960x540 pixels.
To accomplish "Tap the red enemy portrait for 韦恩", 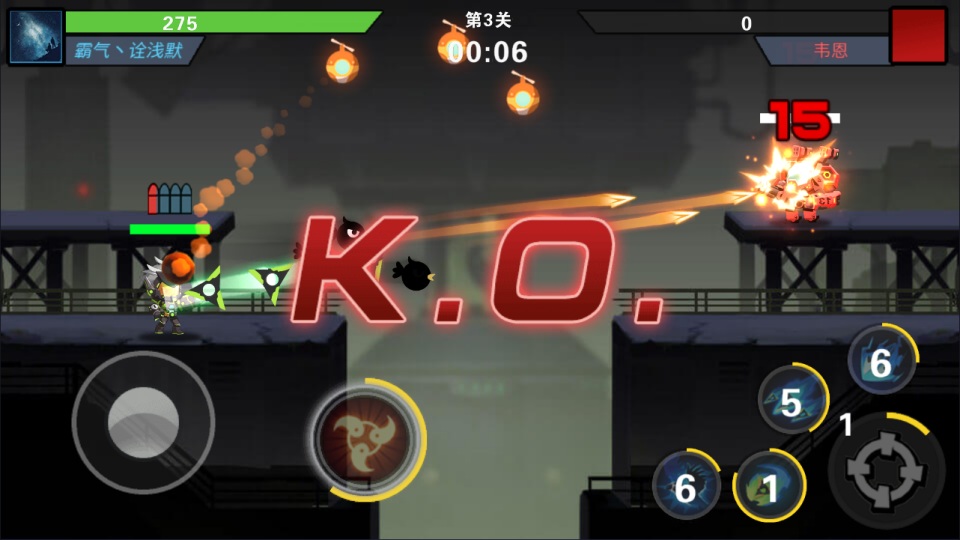I will click(x=918, y=36).
